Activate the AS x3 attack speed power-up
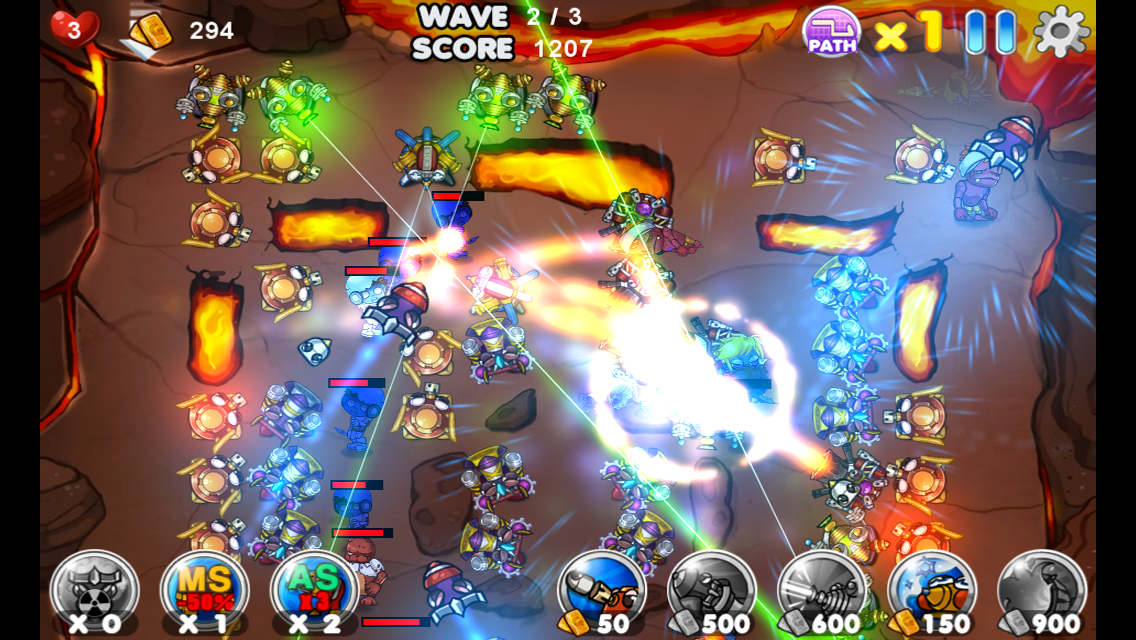Screen dimensions: 1136x640 click(314, 592)
